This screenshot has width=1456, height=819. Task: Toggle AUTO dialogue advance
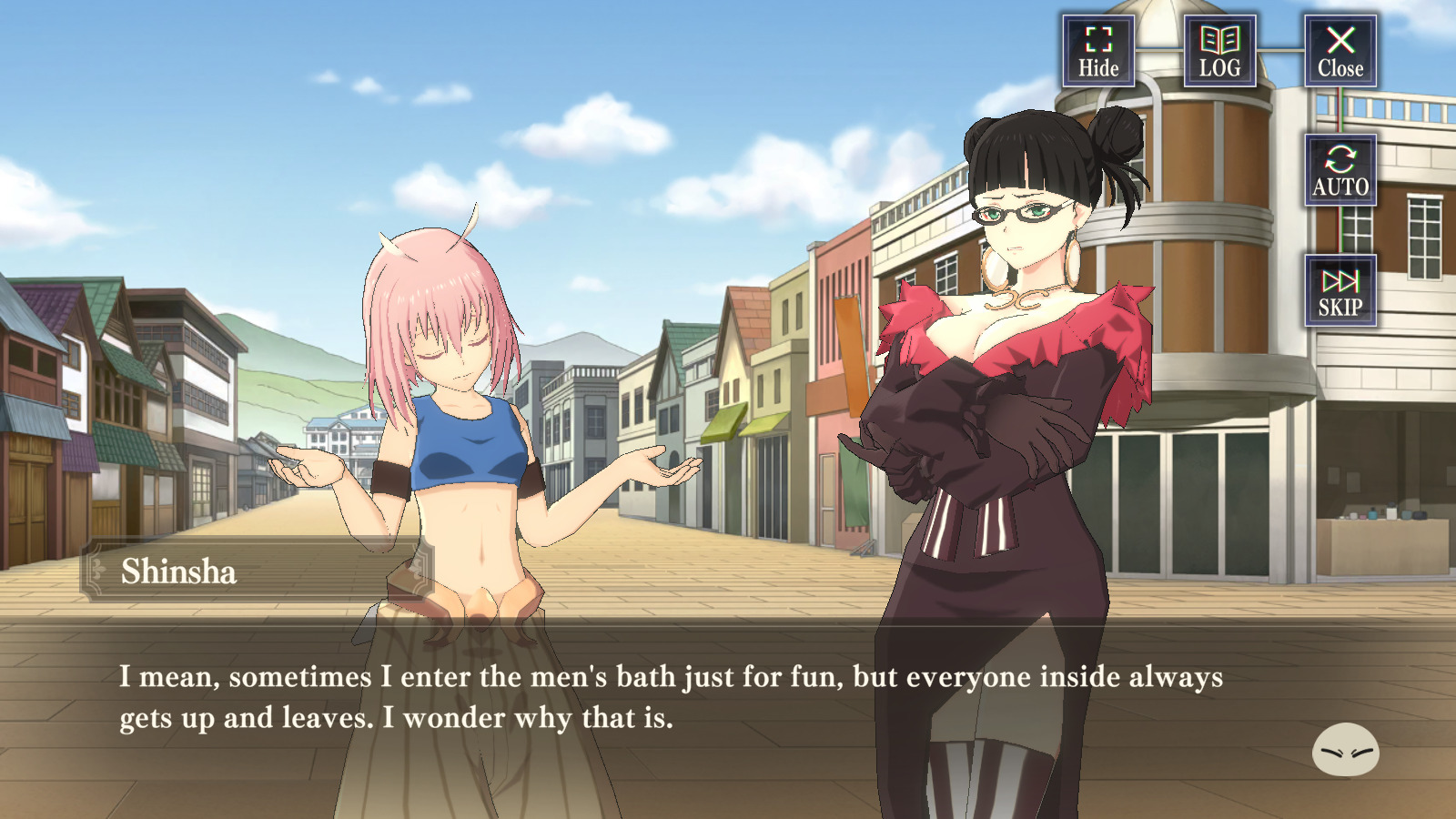1340,170
